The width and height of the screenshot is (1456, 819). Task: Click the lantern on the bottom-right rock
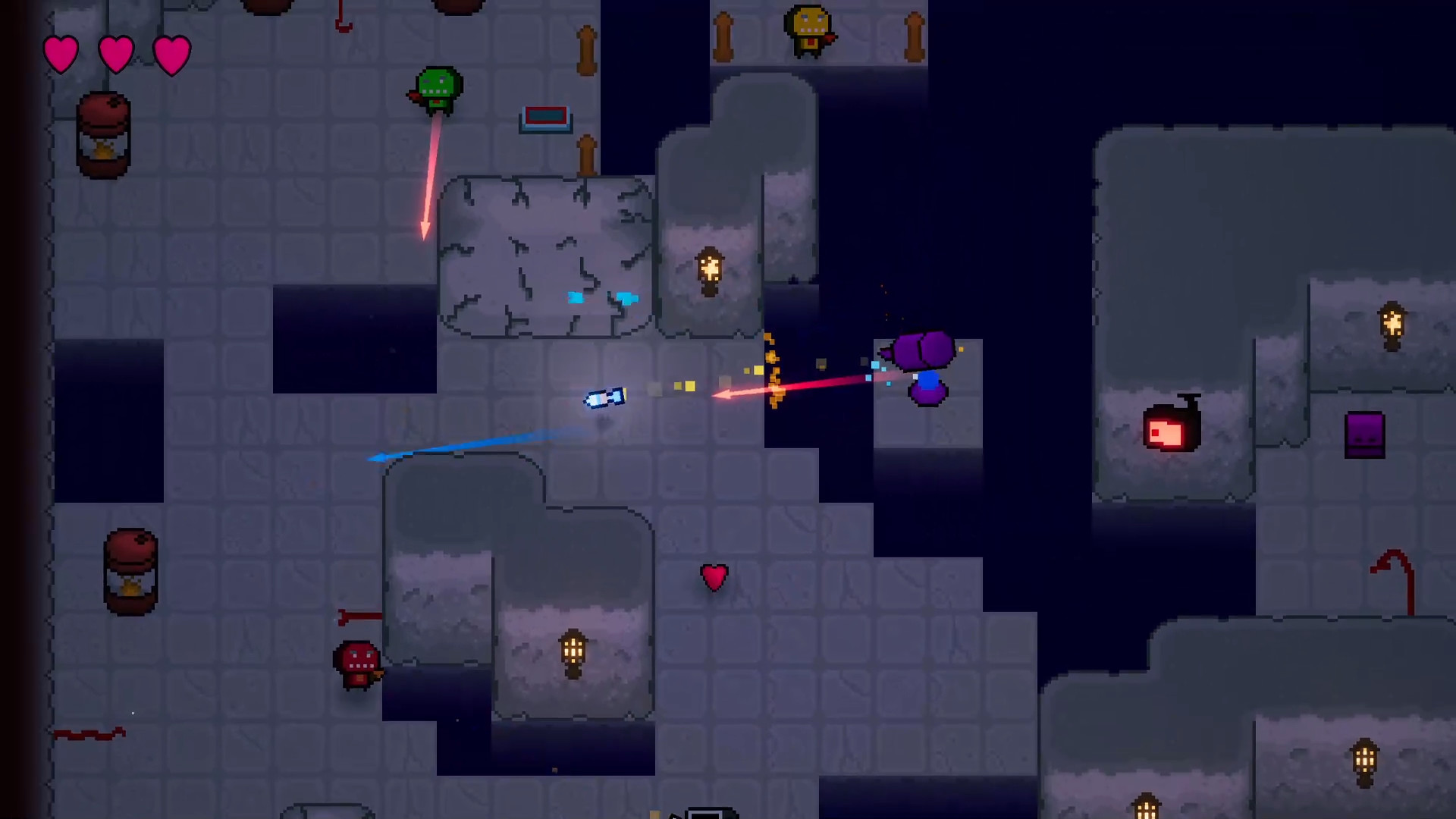(1365, 760)
